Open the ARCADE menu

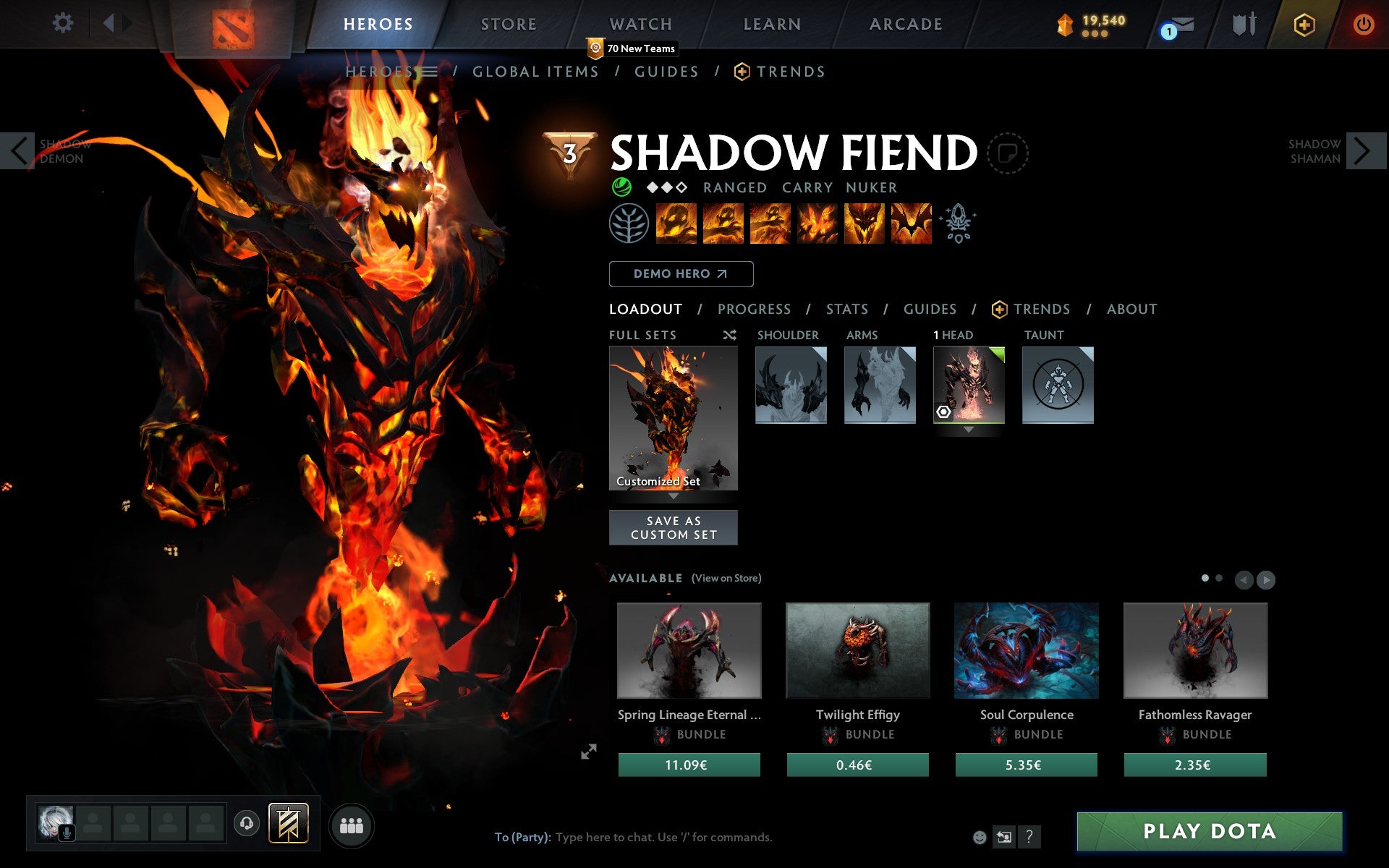pos(905,23)
